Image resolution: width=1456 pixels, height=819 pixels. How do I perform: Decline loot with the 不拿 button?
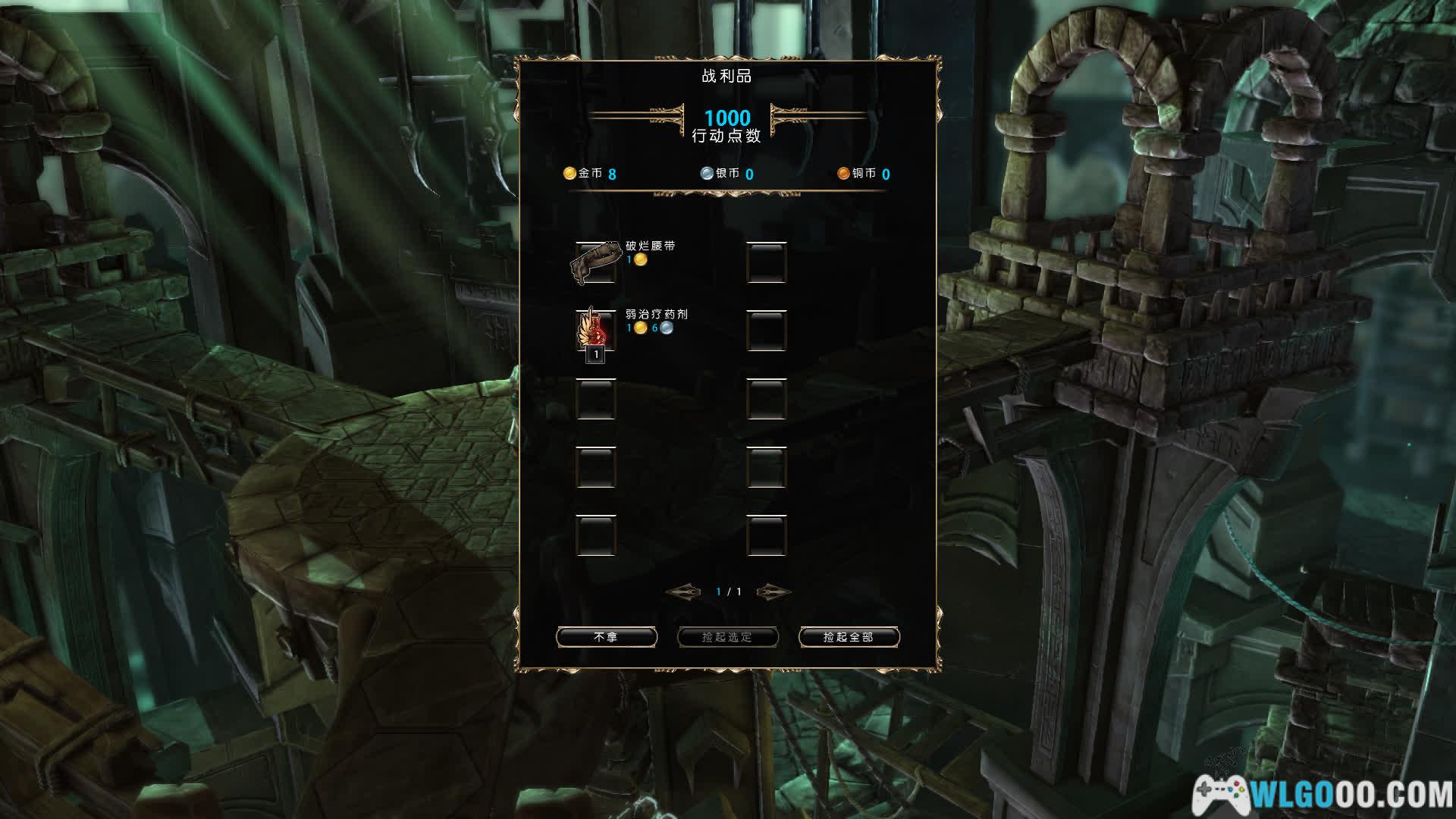coord(606,637)
